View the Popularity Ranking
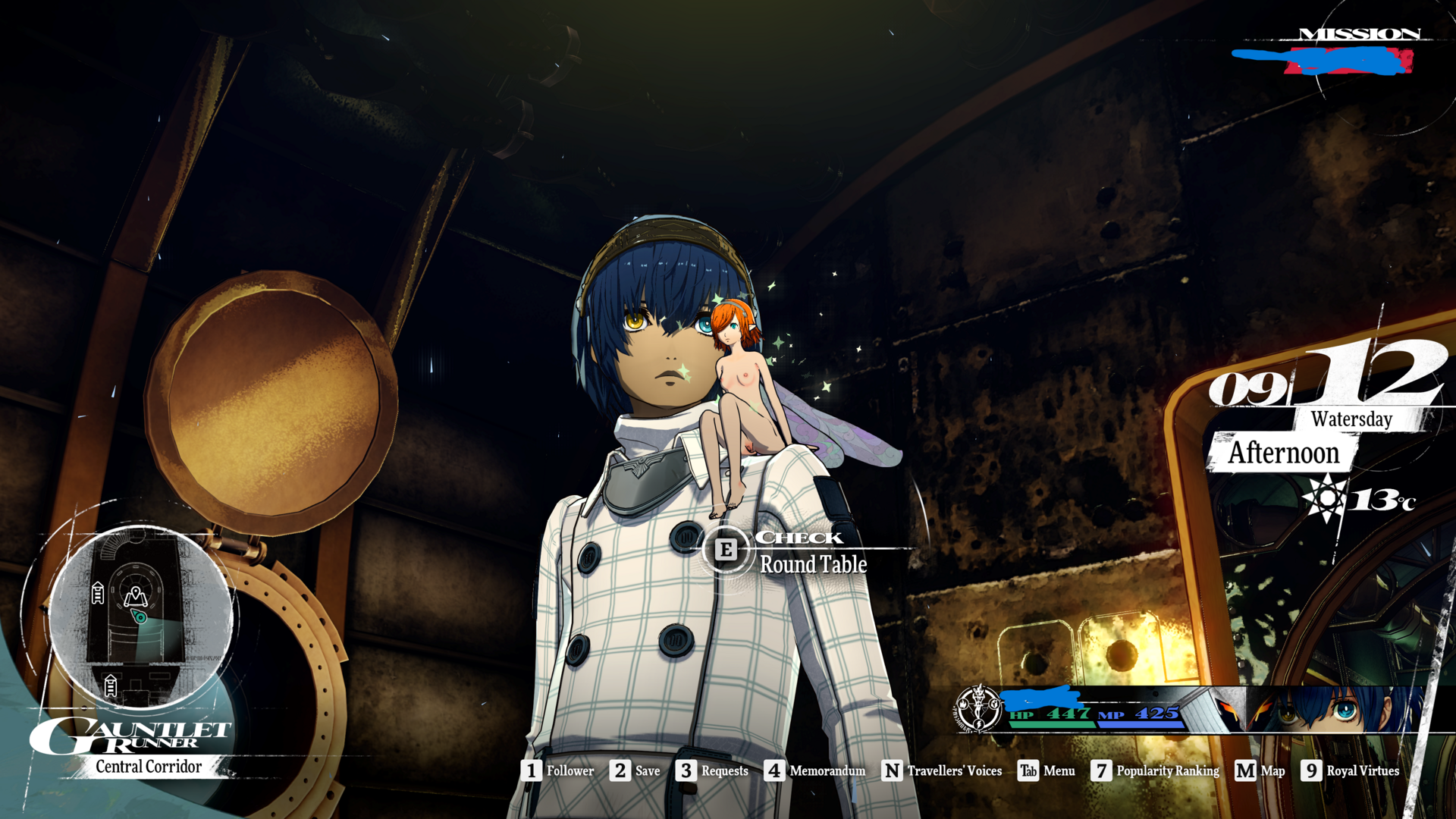 coord(1154,770)
